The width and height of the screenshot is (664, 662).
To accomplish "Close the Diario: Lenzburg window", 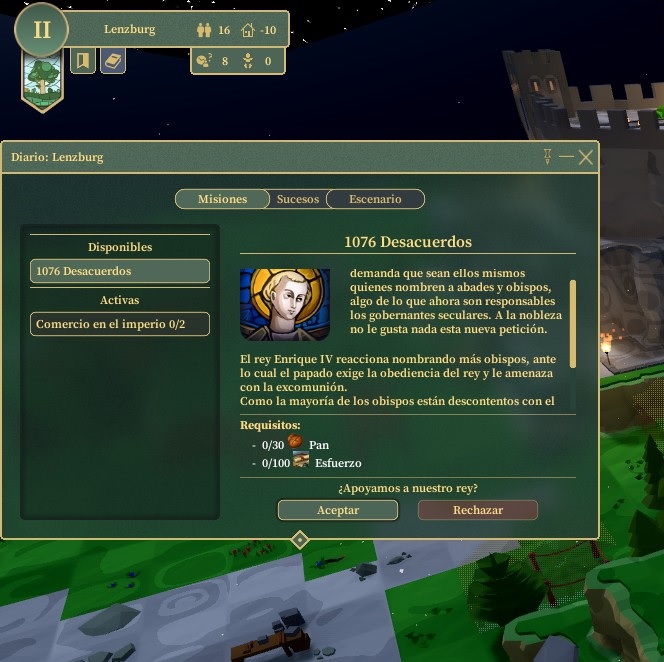I will 586,157.
